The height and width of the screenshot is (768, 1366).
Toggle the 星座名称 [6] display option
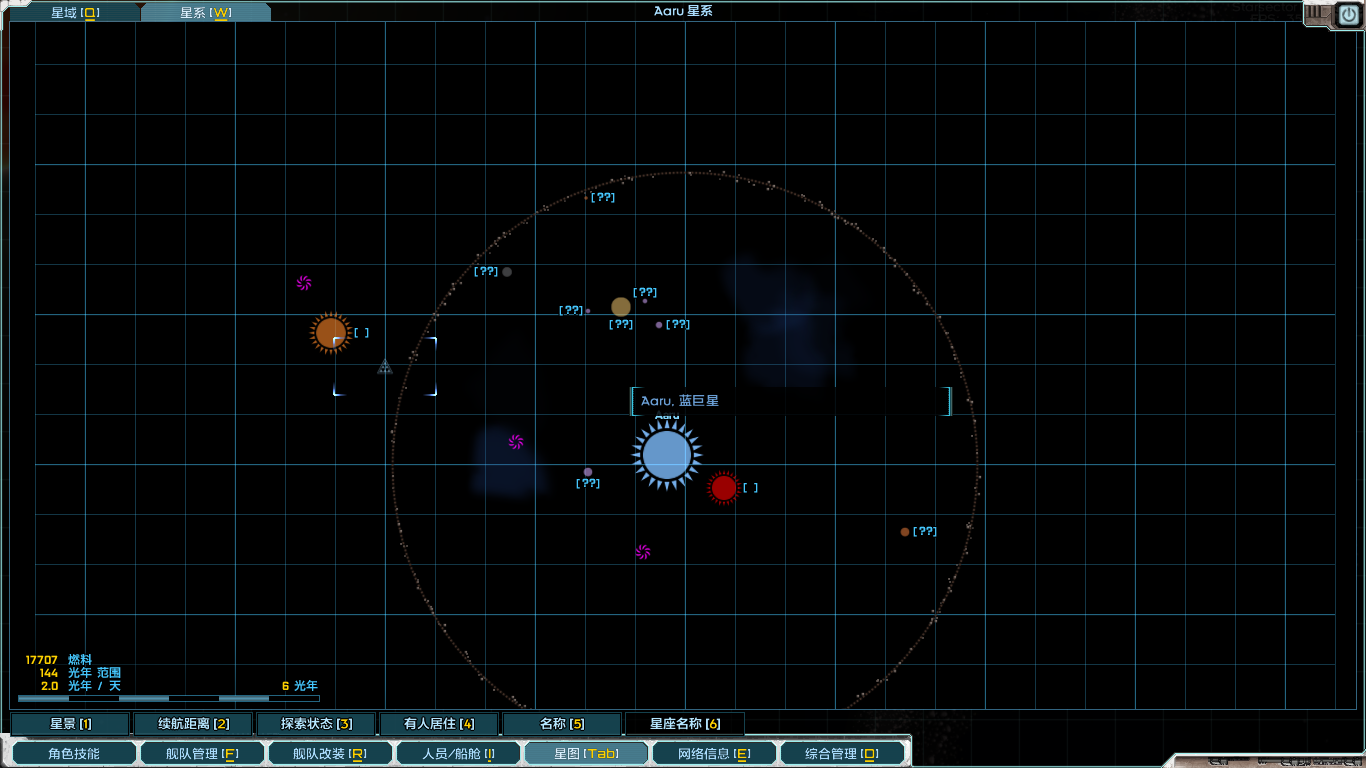coord(685,723)
